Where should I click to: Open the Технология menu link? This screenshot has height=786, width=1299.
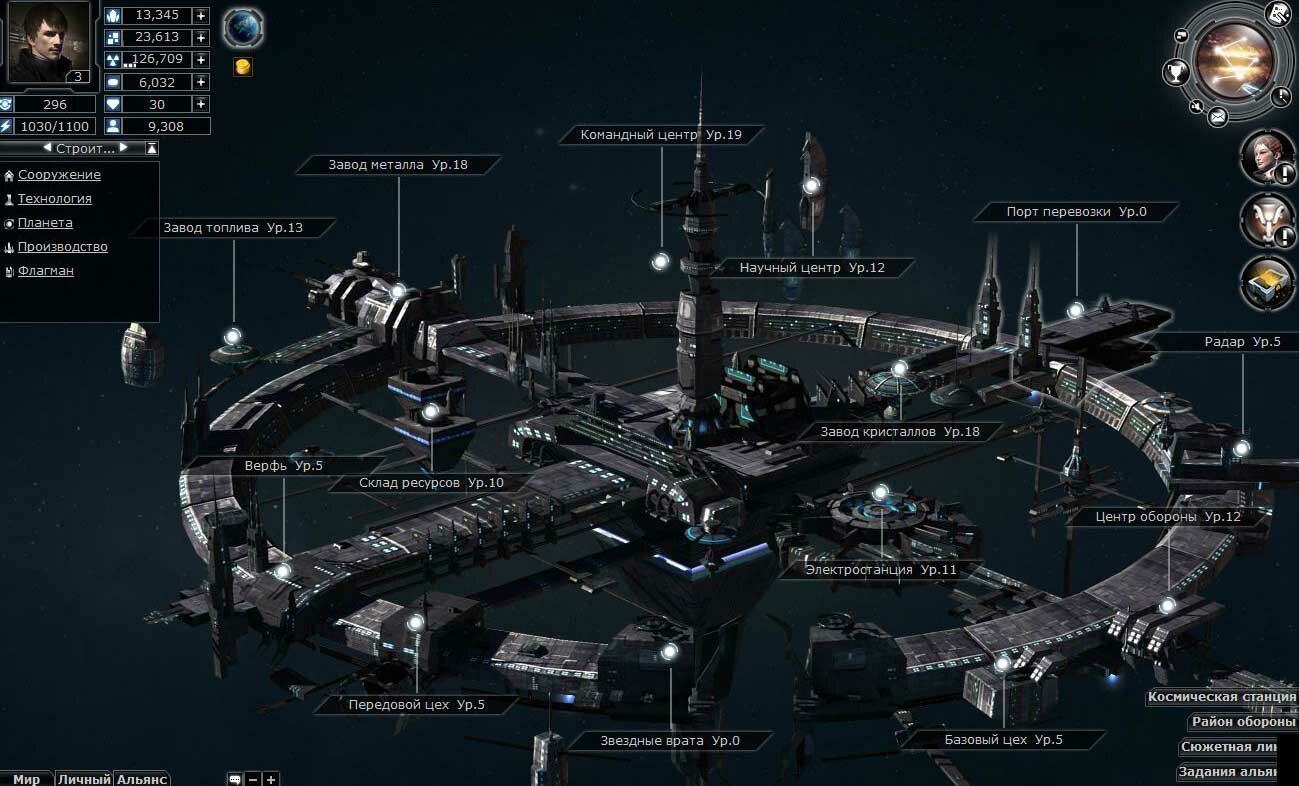point(54,199)
